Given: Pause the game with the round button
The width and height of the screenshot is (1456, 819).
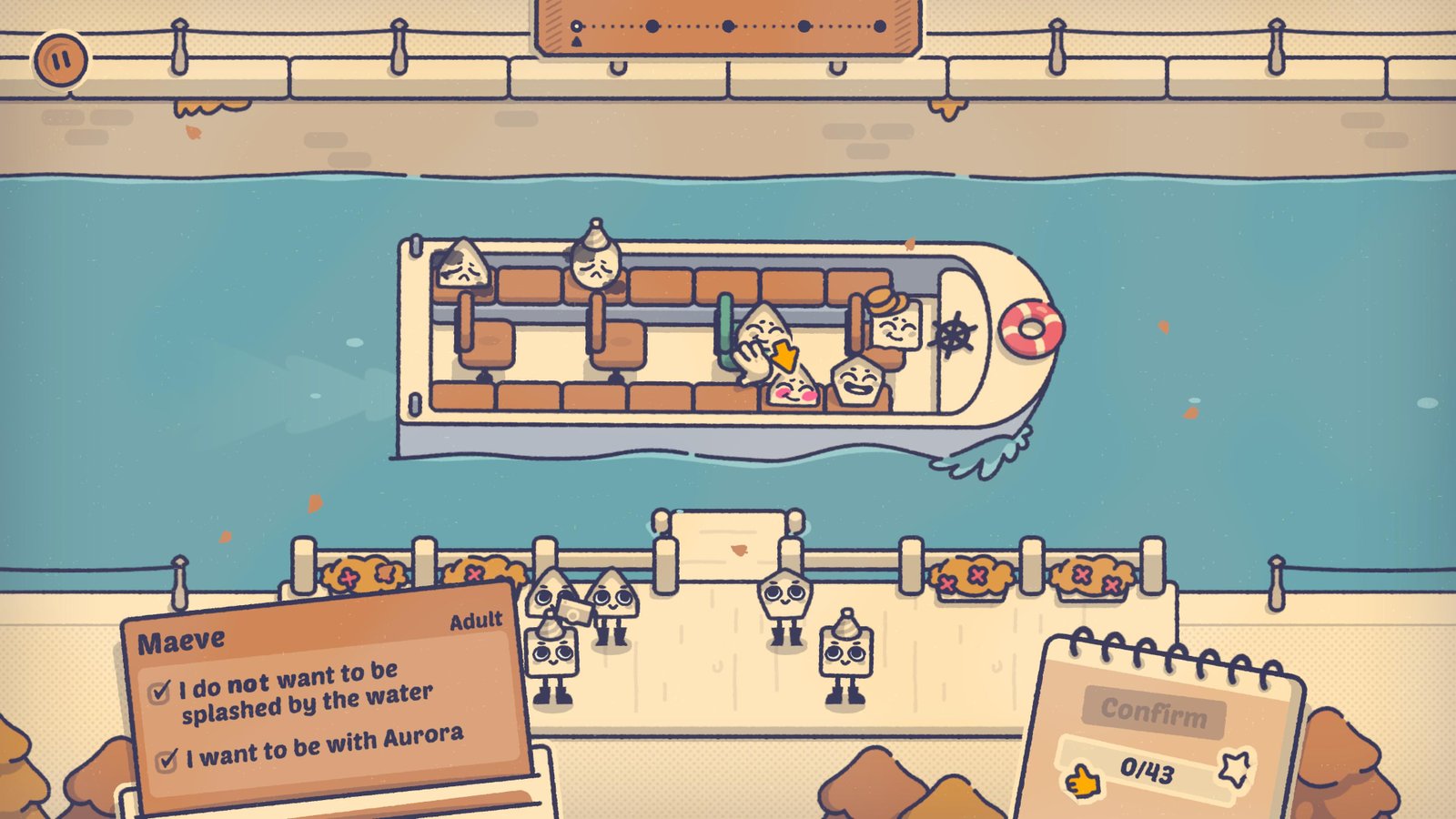Looking at the screenshot, I should coord(60,61).
